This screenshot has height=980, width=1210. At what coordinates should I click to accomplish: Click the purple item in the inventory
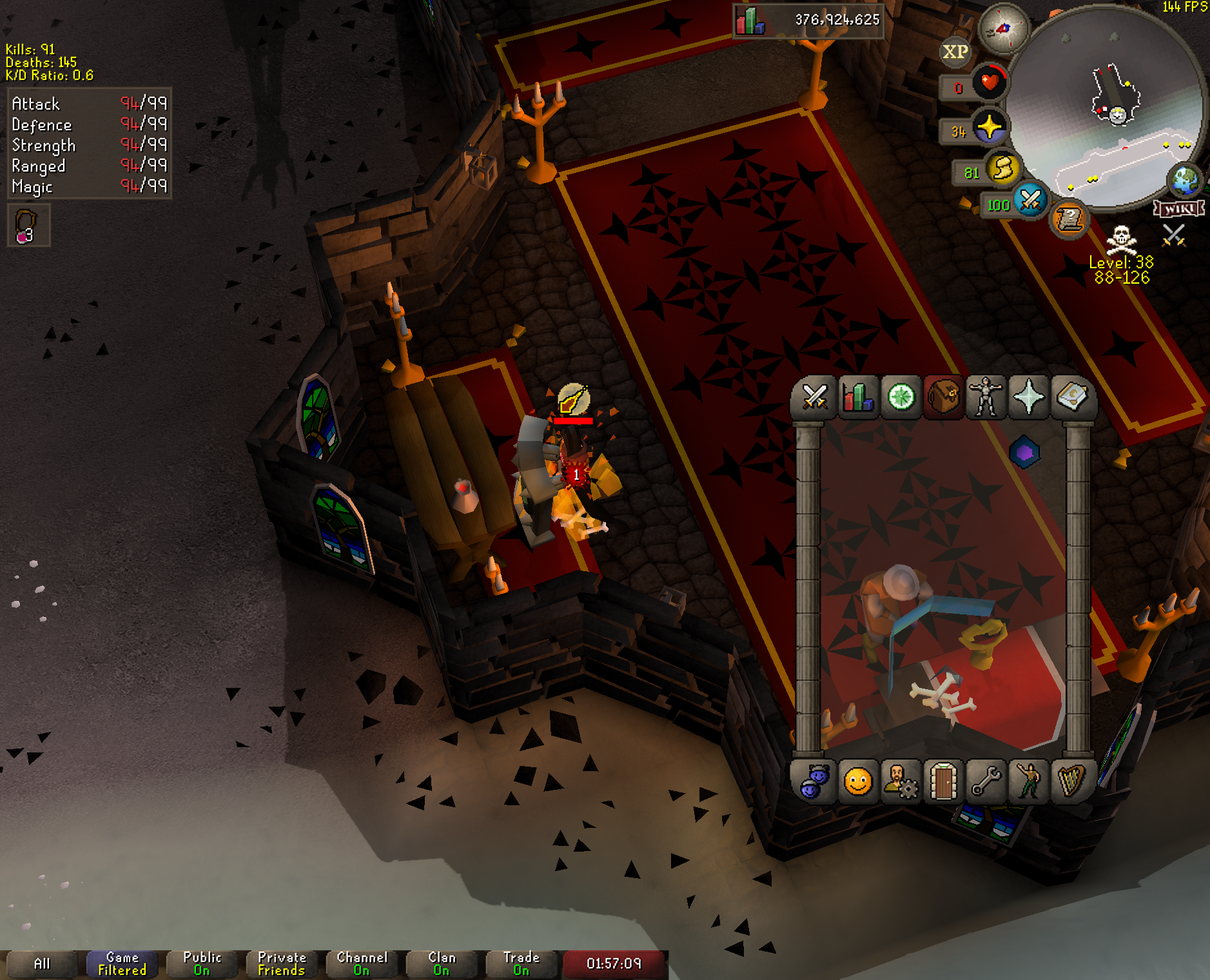click(1024, 453)
